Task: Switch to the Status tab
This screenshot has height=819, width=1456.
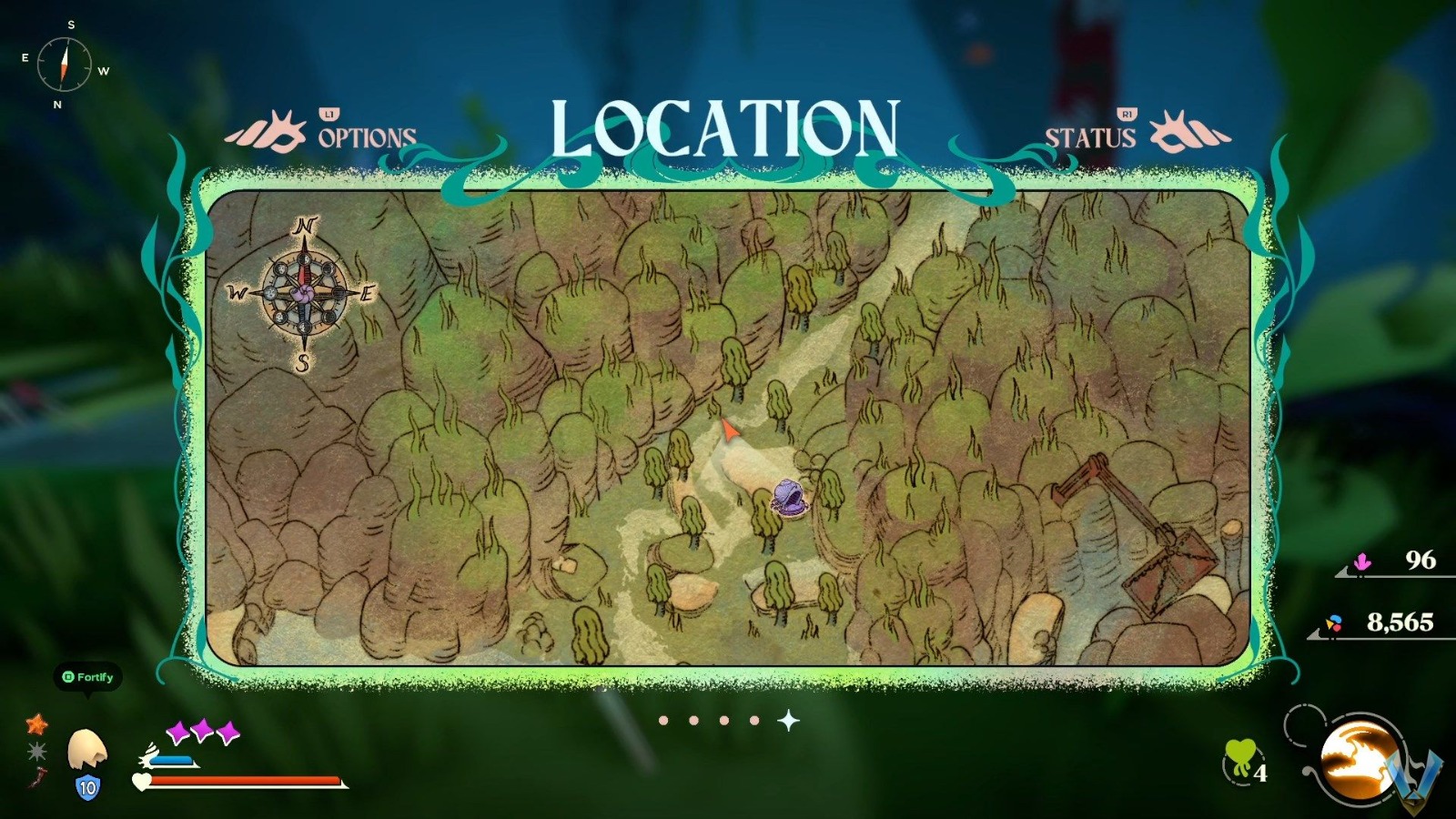Action: (1089, 137)
